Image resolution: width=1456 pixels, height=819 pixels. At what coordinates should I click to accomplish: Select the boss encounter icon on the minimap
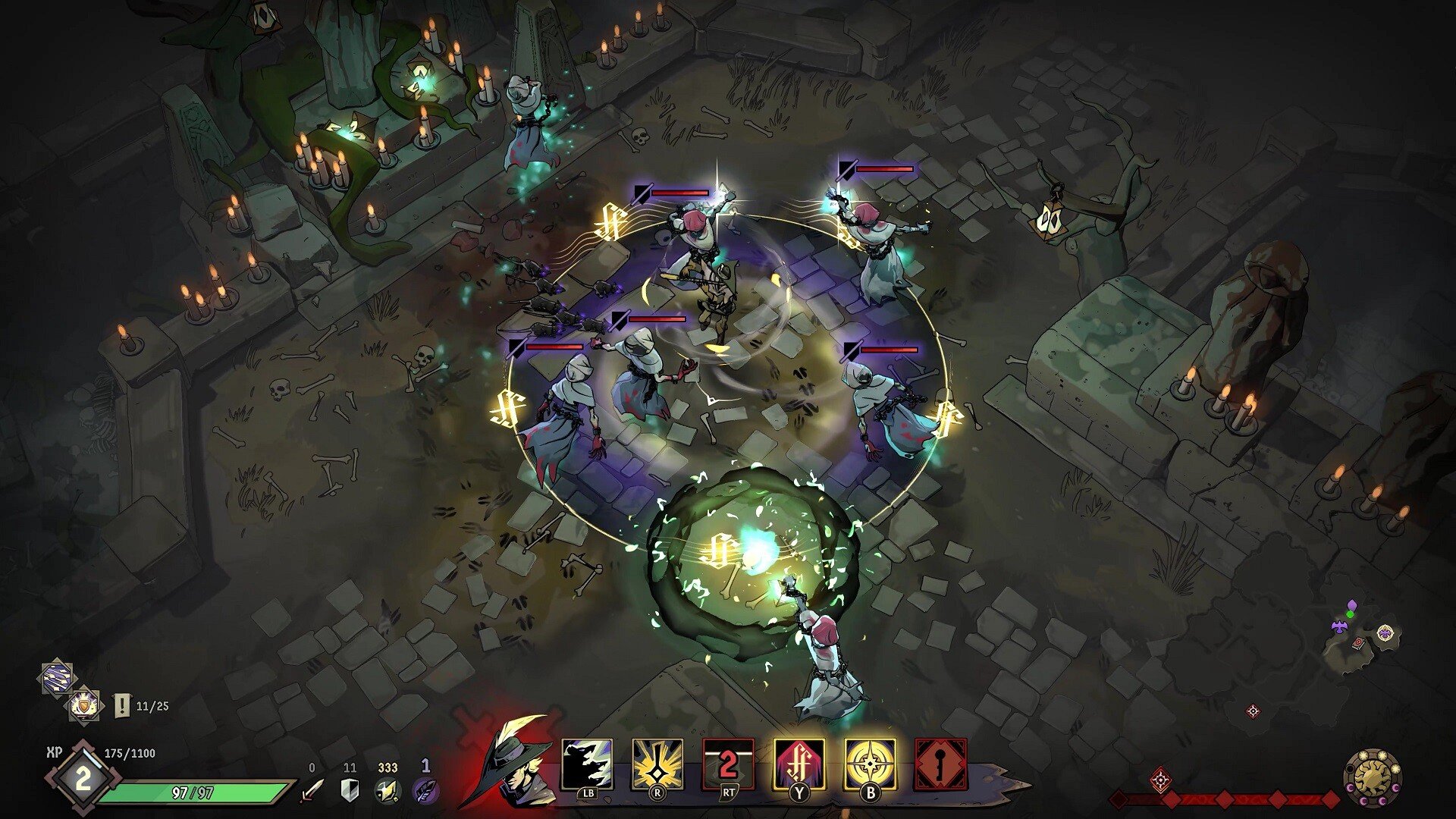1385,632
